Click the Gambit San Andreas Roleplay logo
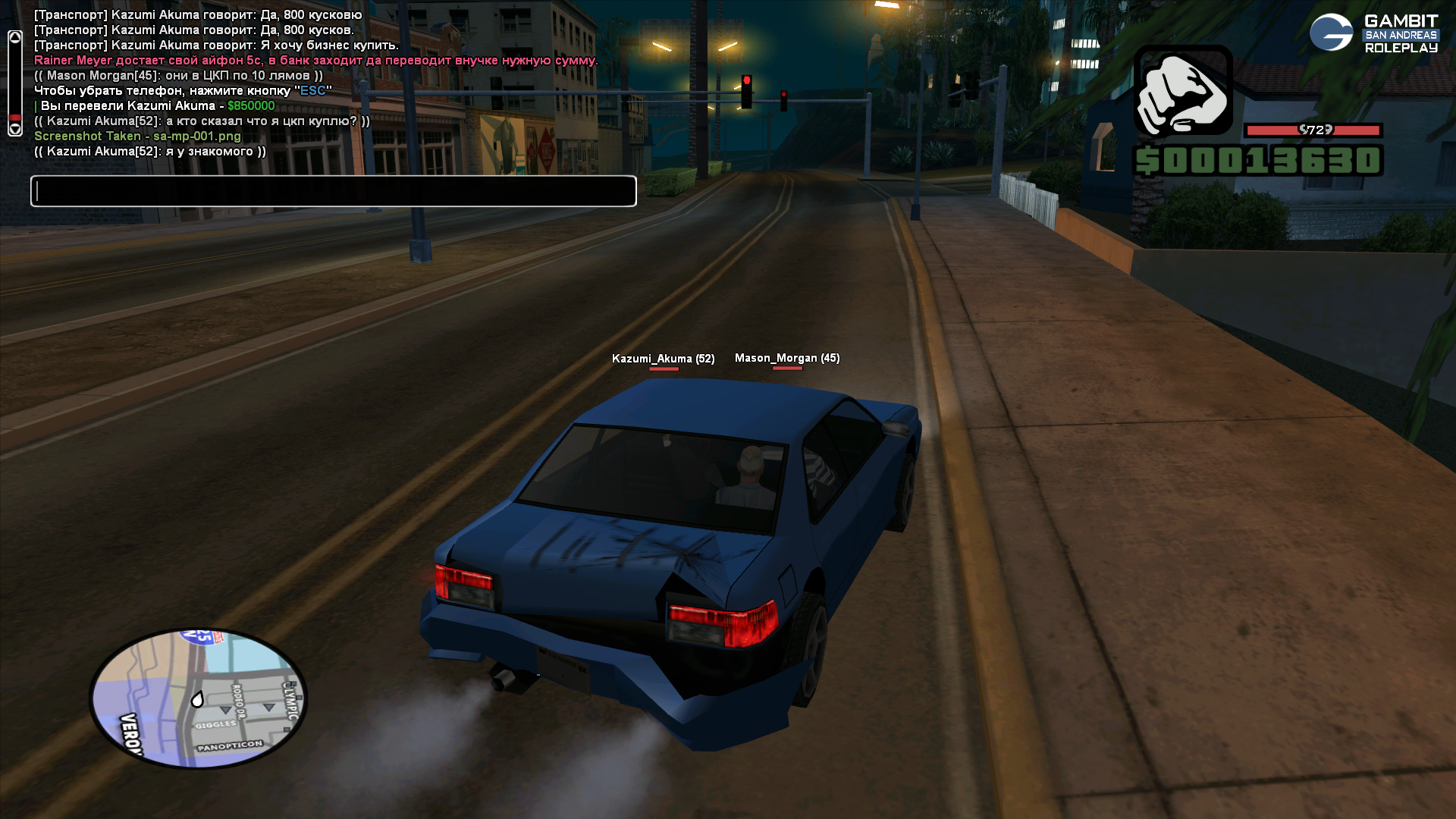The width and height of the screenshot is (1456, 819). [x=1373, y=33]
